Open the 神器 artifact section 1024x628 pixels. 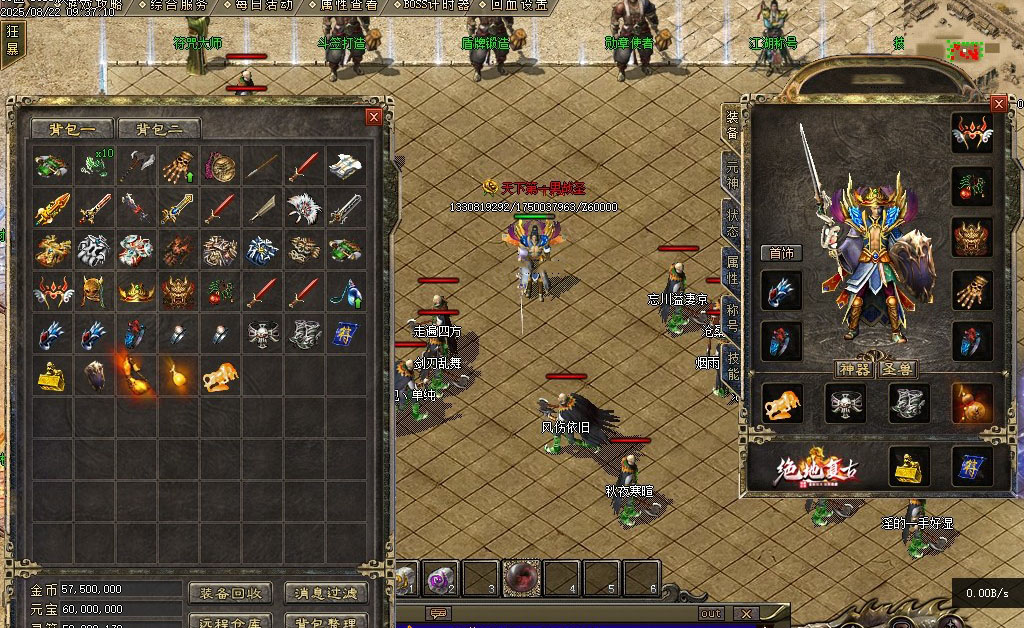point(854,369)
